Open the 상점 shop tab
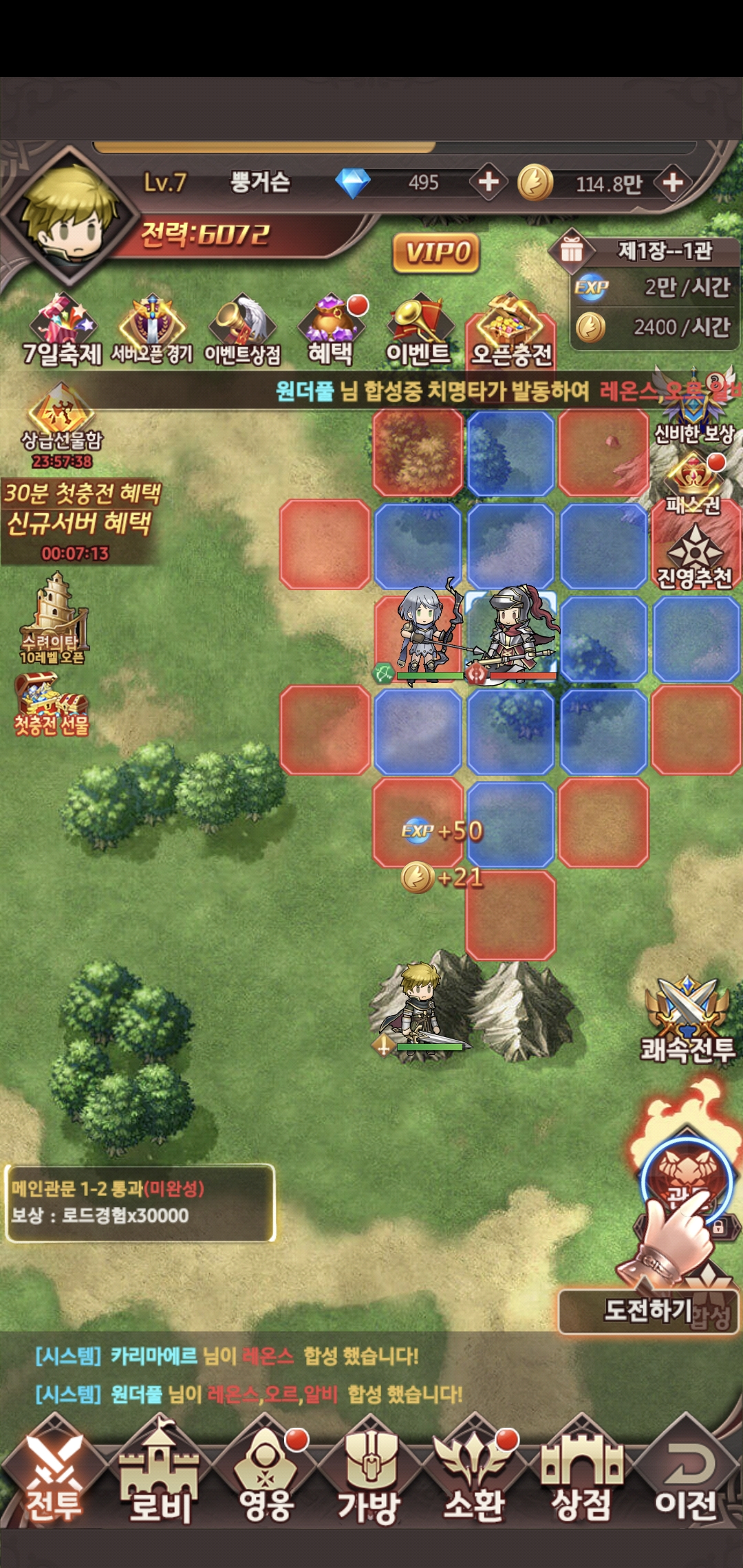The height and width of the screenshot is (1568, 743). (581, 1473)
